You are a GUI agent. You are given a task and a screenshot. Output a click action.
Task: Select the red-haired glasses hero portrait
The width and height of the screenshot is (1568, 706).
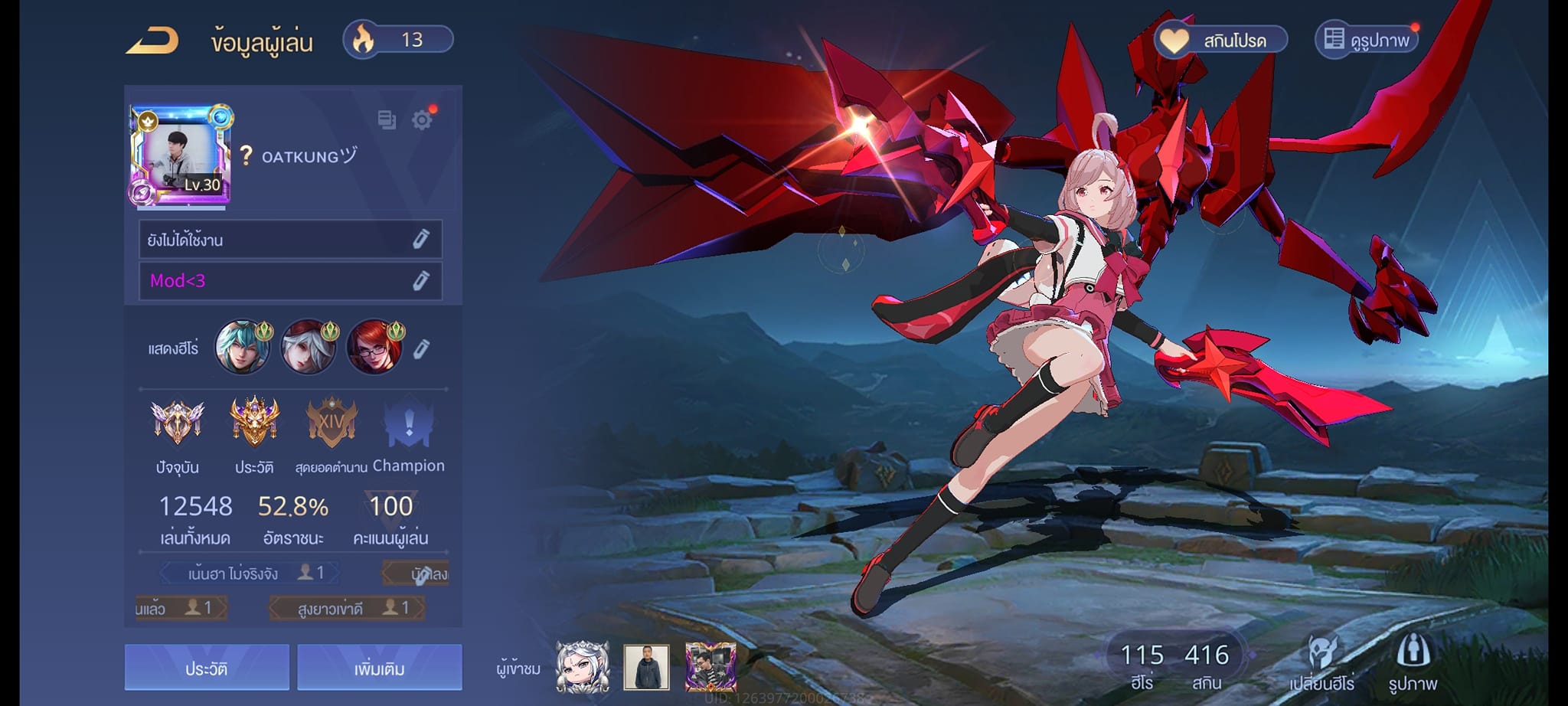pos(374,348)
